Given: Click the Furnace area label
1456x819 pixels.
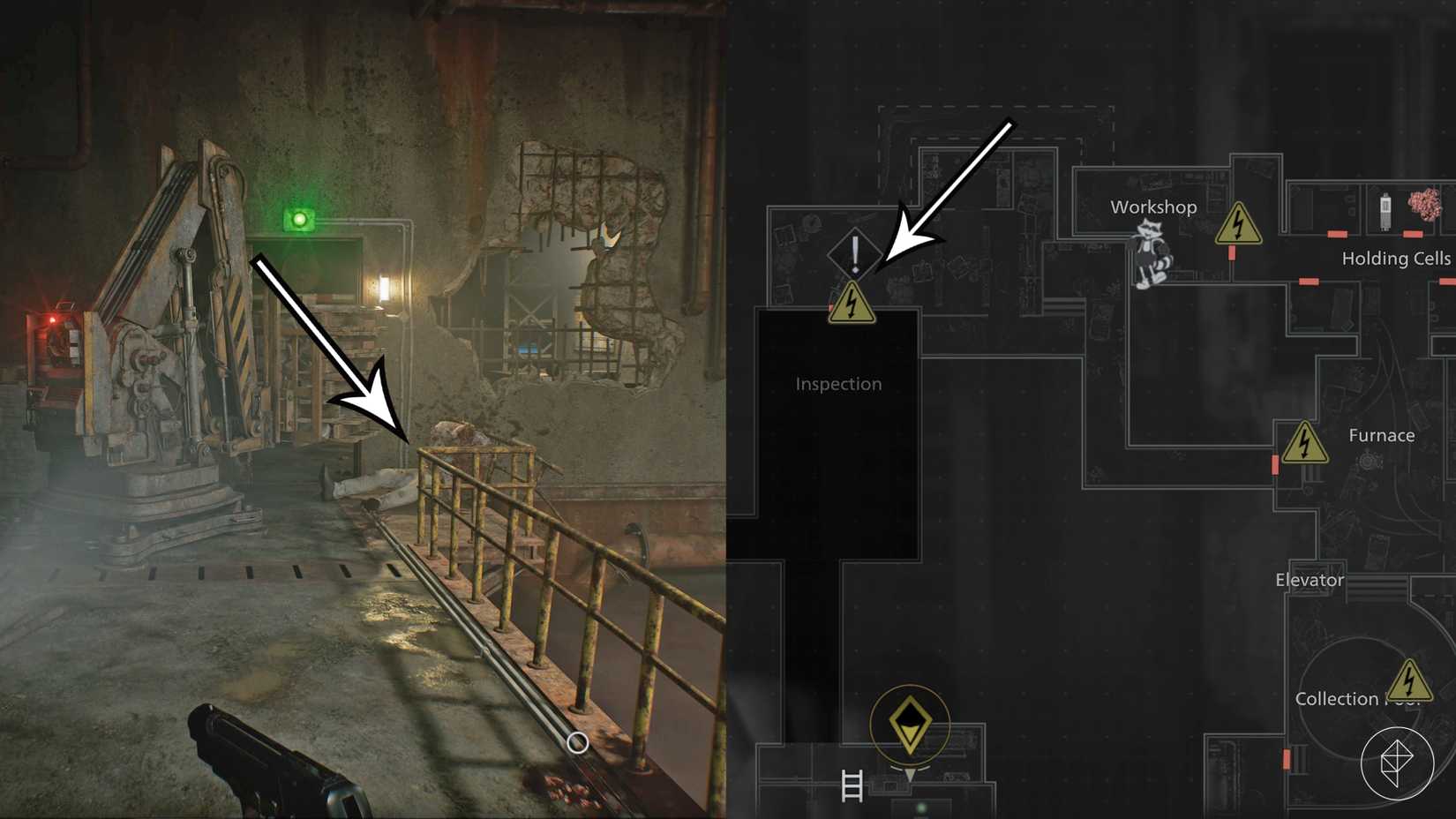Looking at the screenshot, I should point(1382,434).
